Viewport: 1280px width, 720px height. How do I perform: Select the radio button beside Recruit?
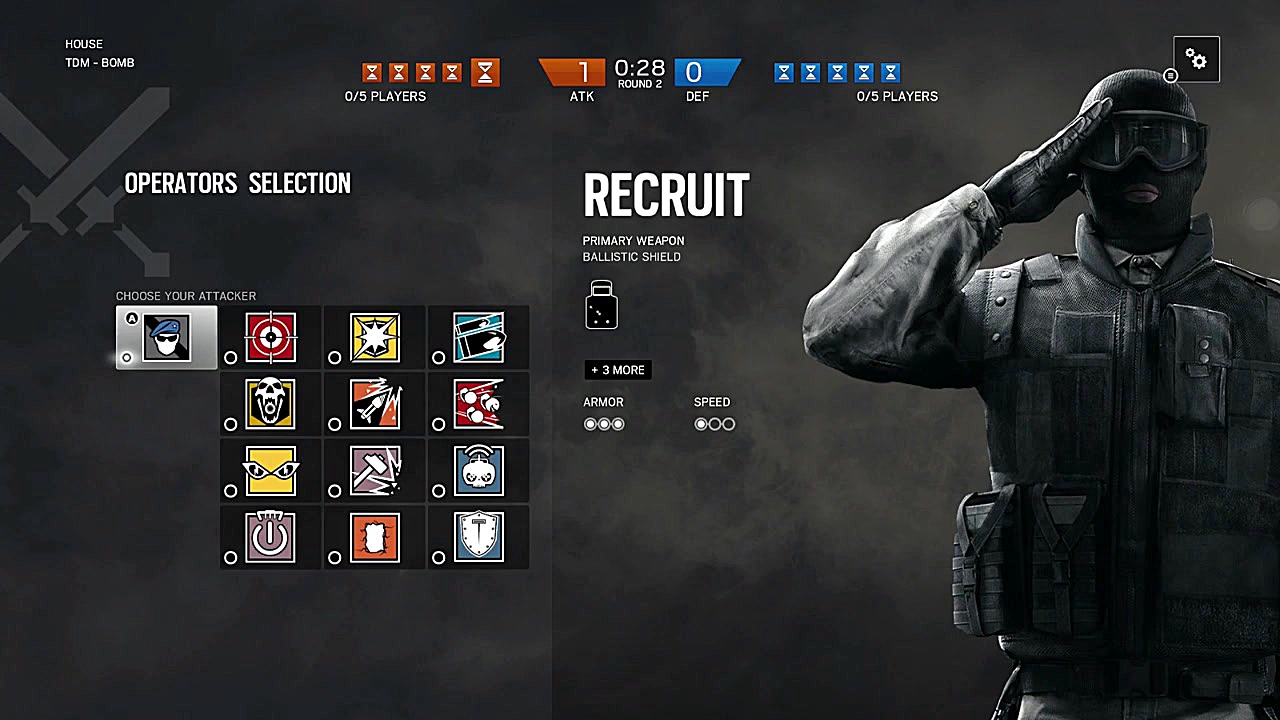click(127, 357)
